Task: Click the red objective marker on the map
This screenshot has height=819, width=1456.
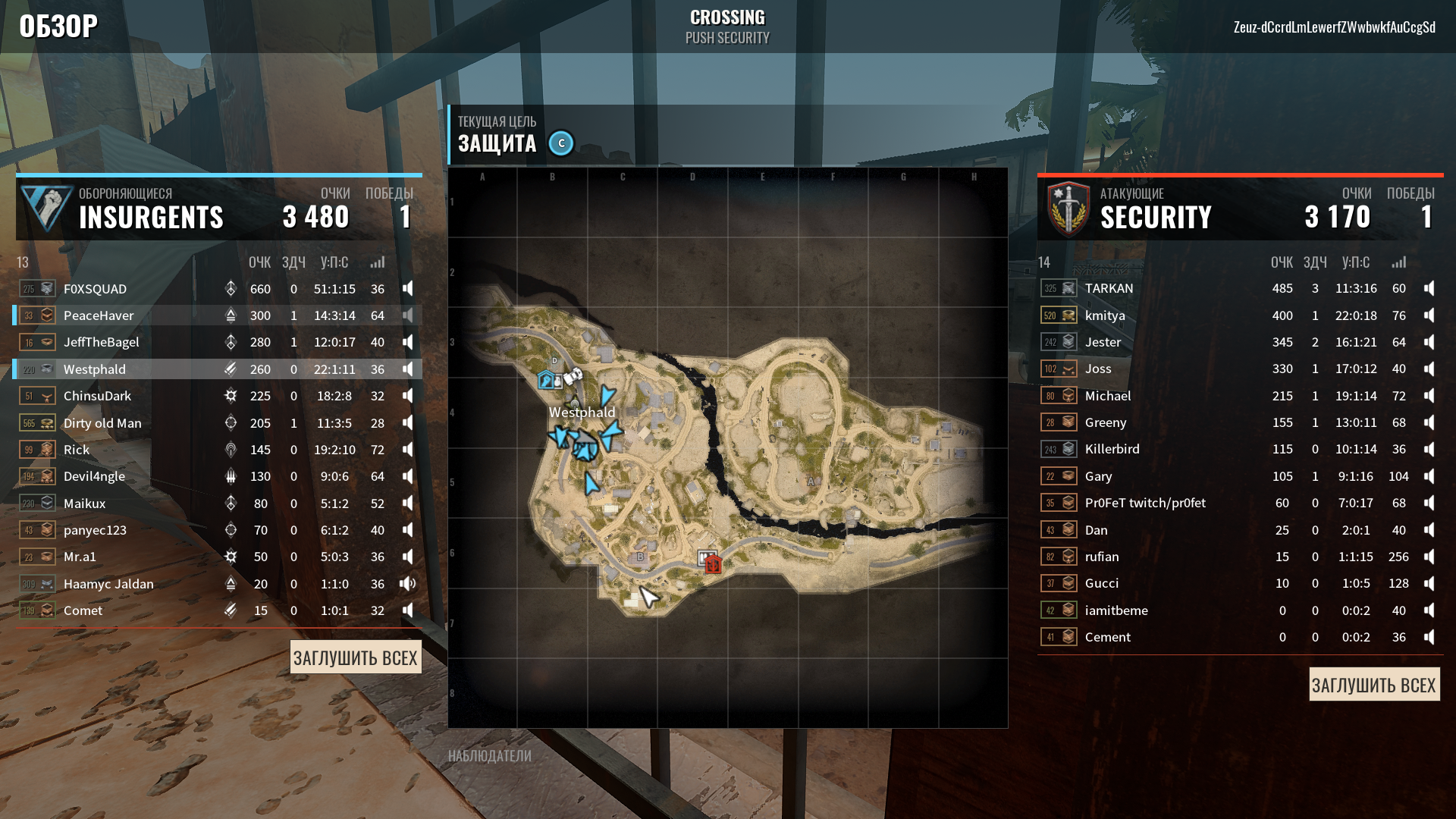Action: (711, 563)
